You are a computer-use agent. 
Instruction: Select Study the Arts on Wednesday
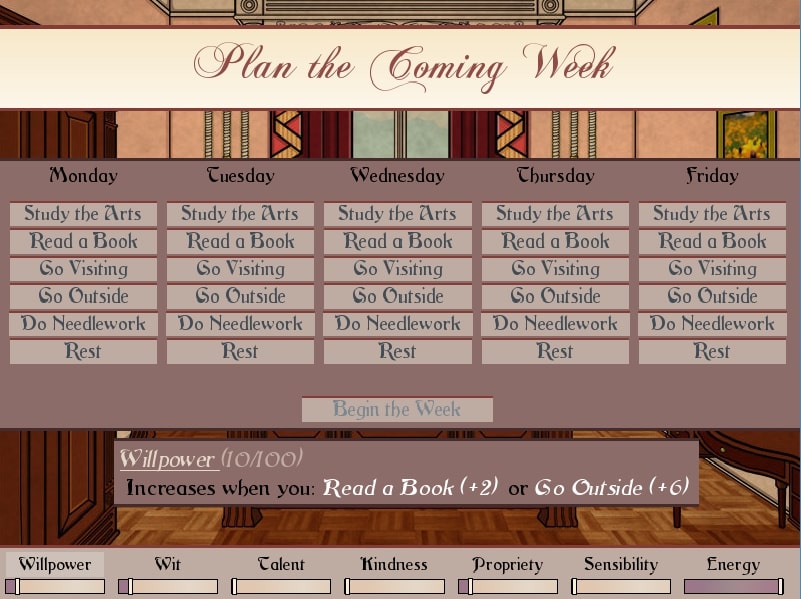coord(397,214)
